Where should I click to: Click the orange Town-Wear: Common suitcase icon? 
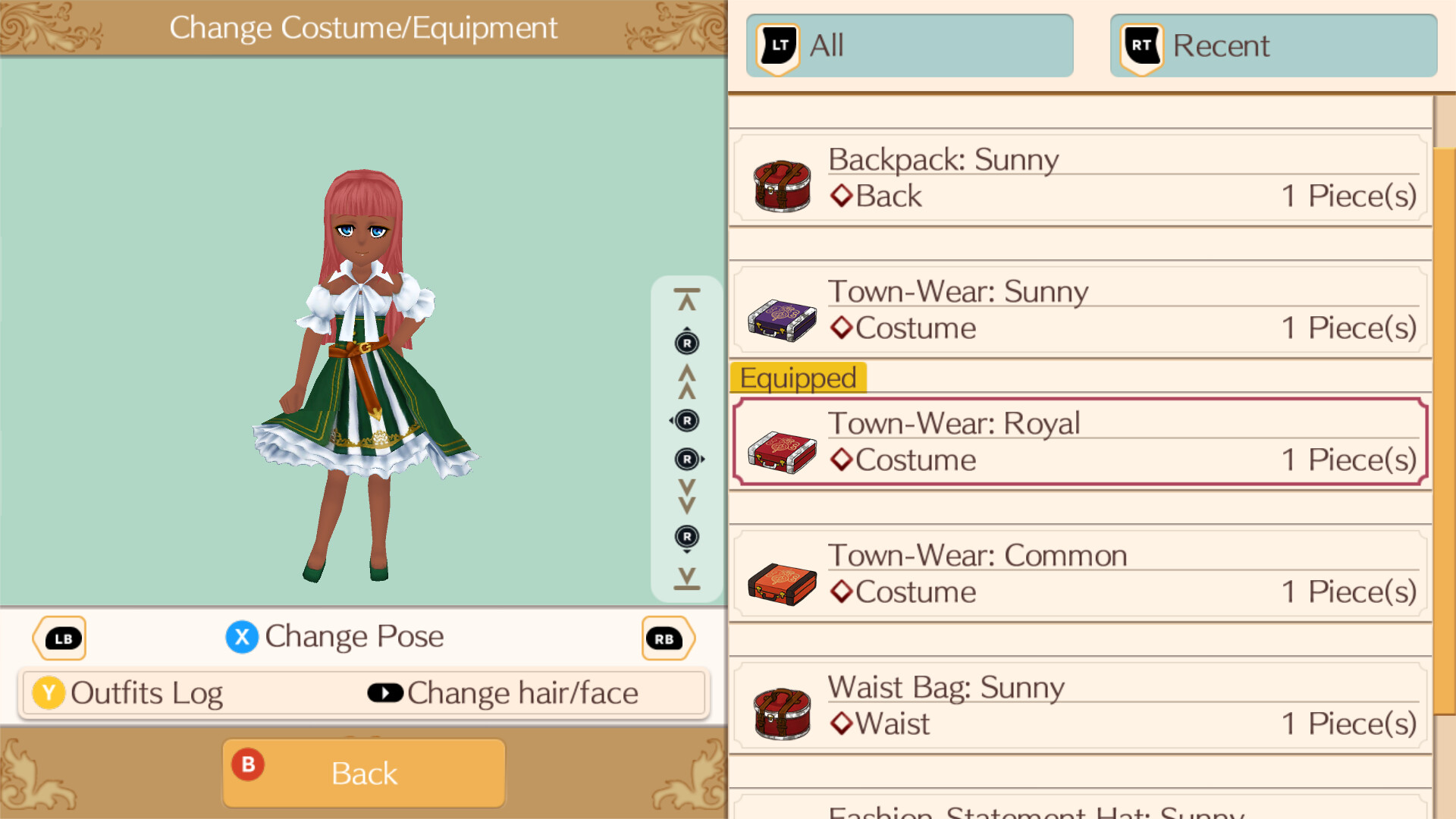coord(782,584)
